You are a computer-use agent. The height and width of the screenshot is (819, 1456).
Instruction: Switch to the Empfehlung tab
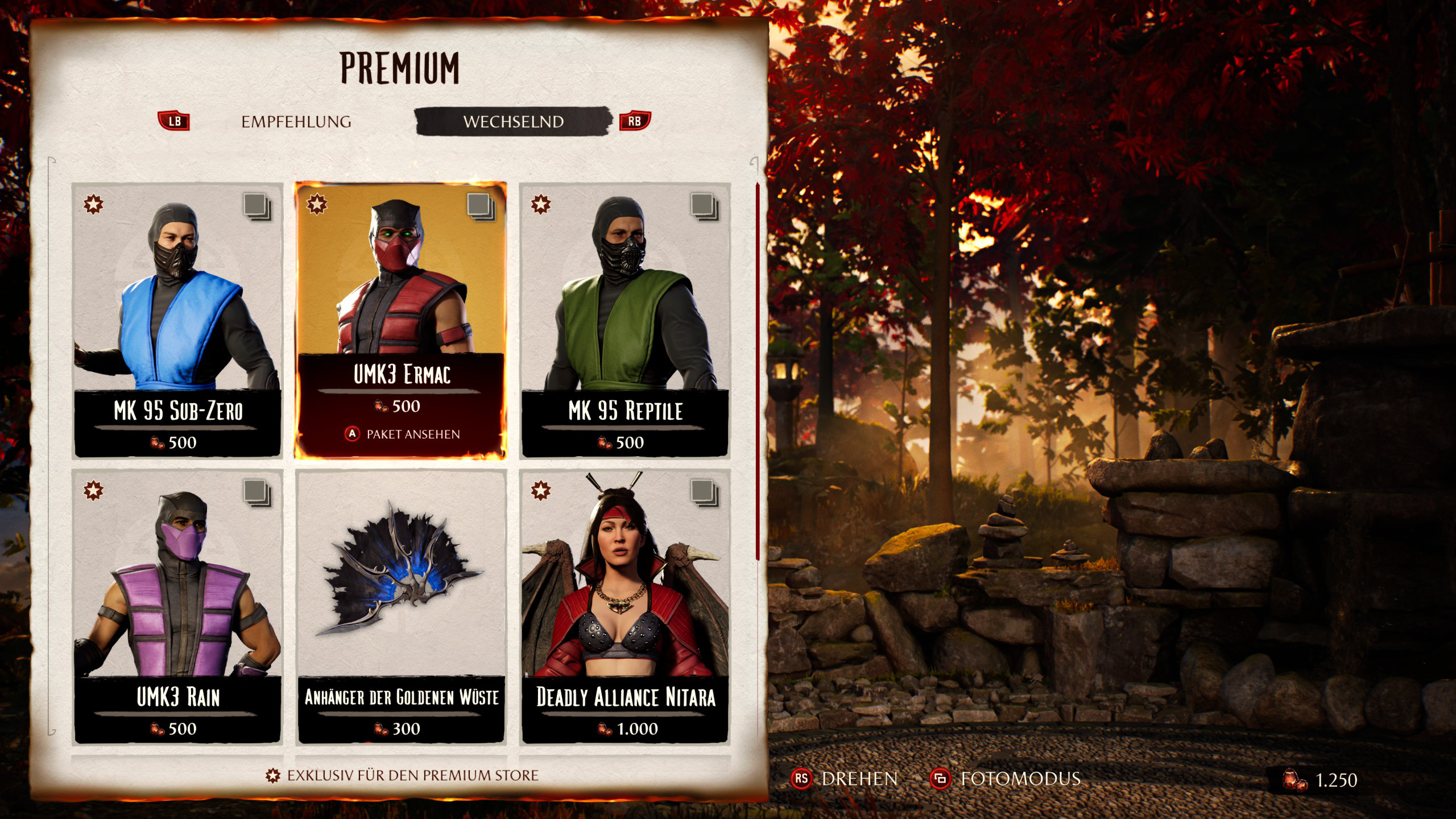(x=296, y=122)
